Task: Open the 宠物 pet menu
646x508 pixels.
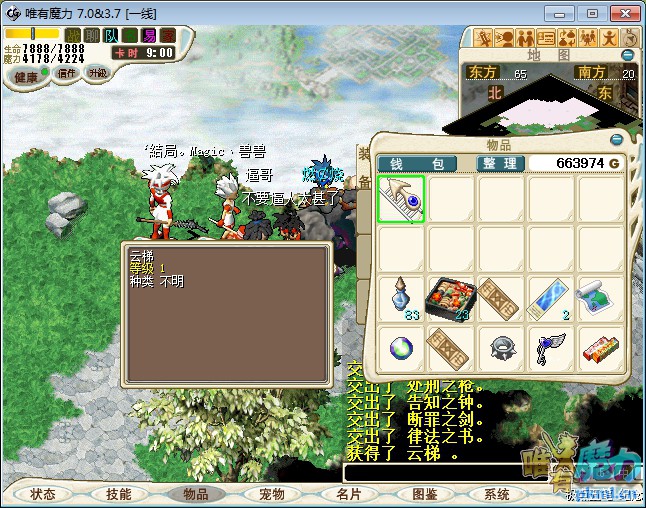Action: 272,494
